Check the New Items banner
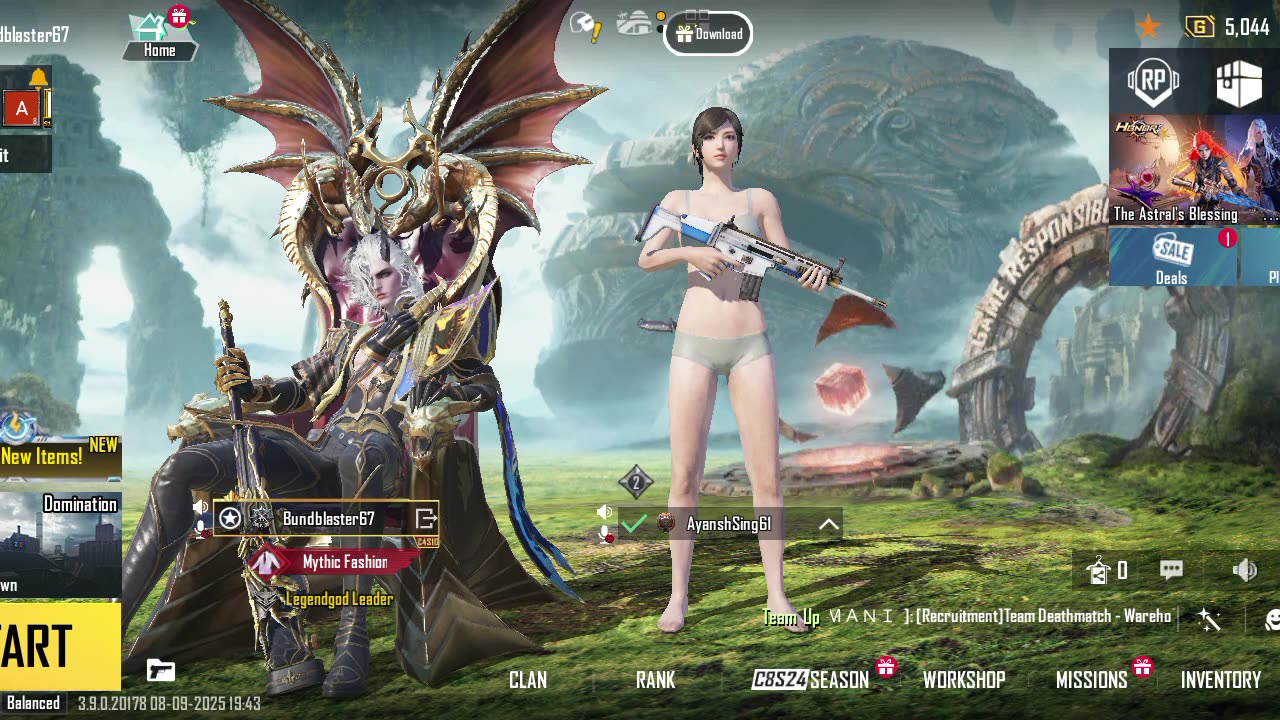The height and width of the screenshot is (720, 1280). [58, 456]
